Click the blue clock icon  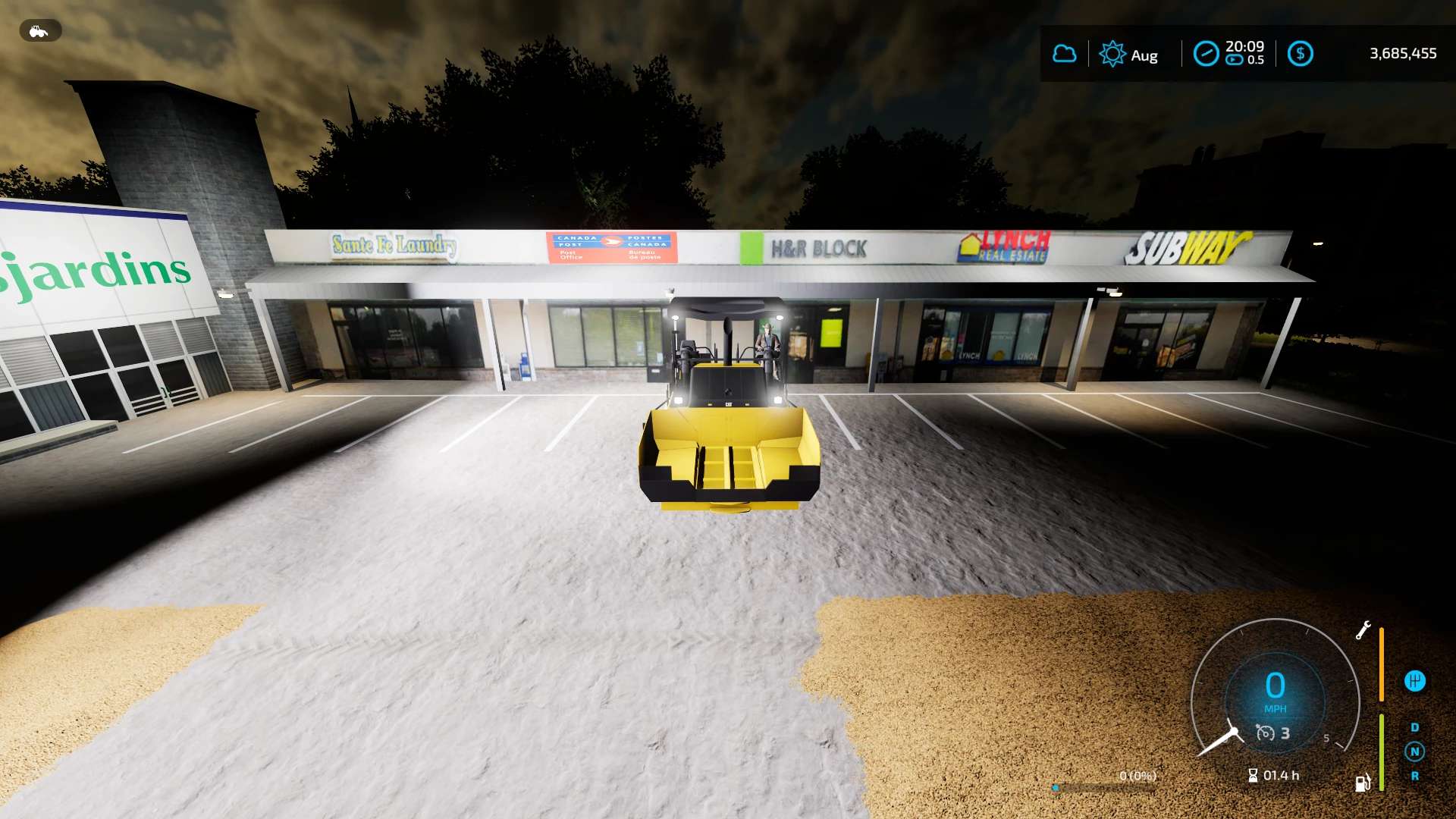click(1206, 54)
